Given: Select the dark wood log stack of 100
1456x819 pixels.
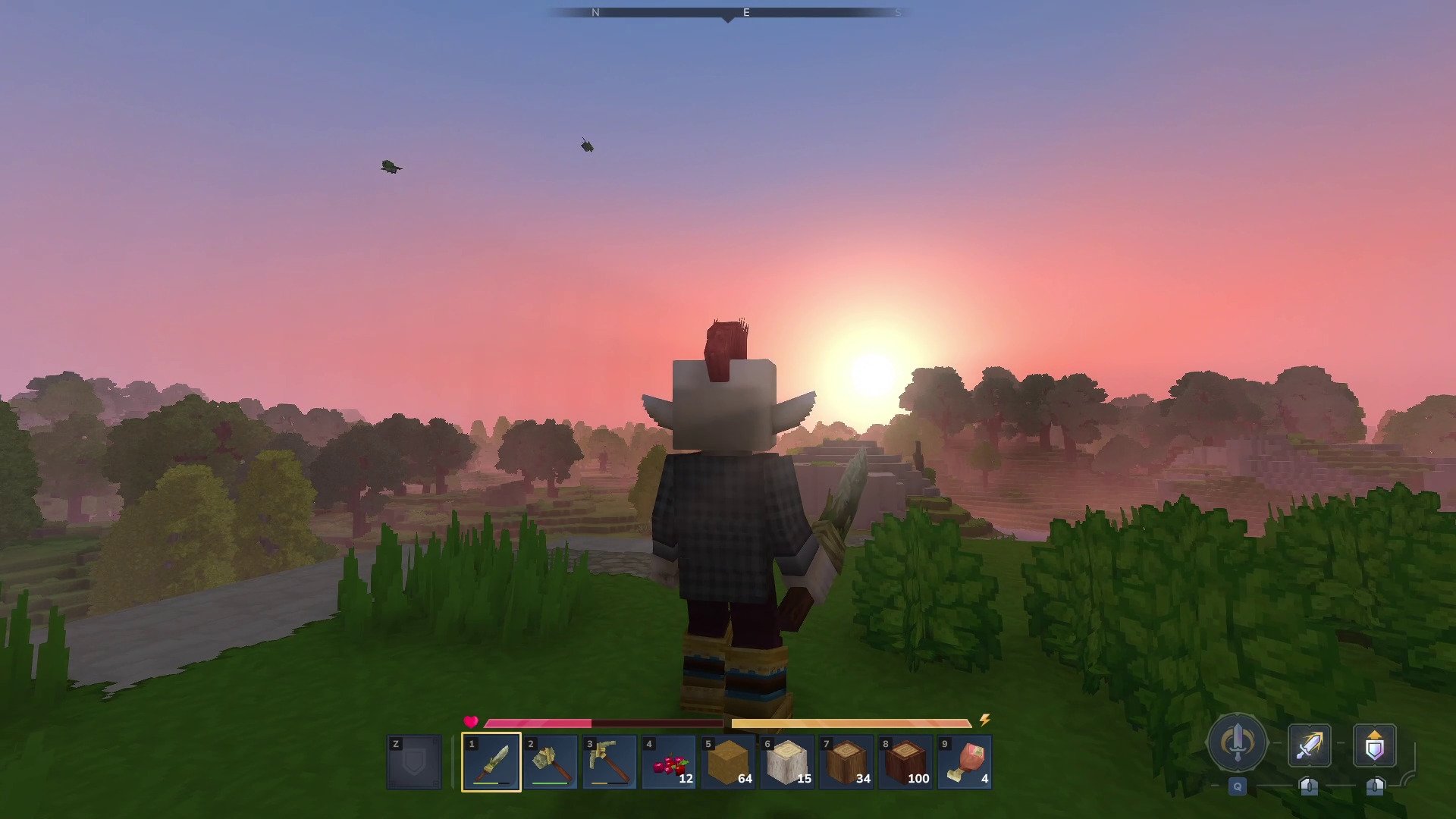Looking at the screenshot, I should 905,762.
